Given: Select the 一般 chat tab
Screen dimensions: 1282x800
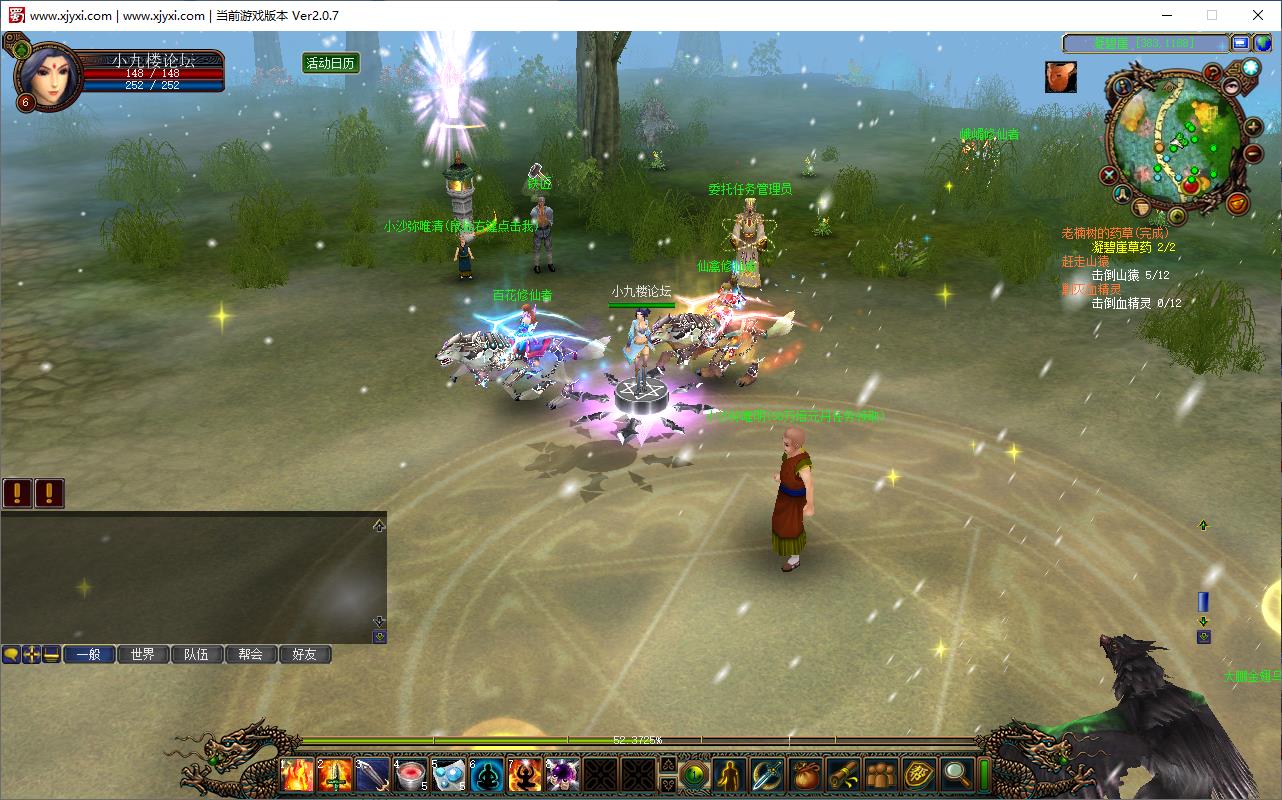Looking at the screenshot, I should [89, 654].
